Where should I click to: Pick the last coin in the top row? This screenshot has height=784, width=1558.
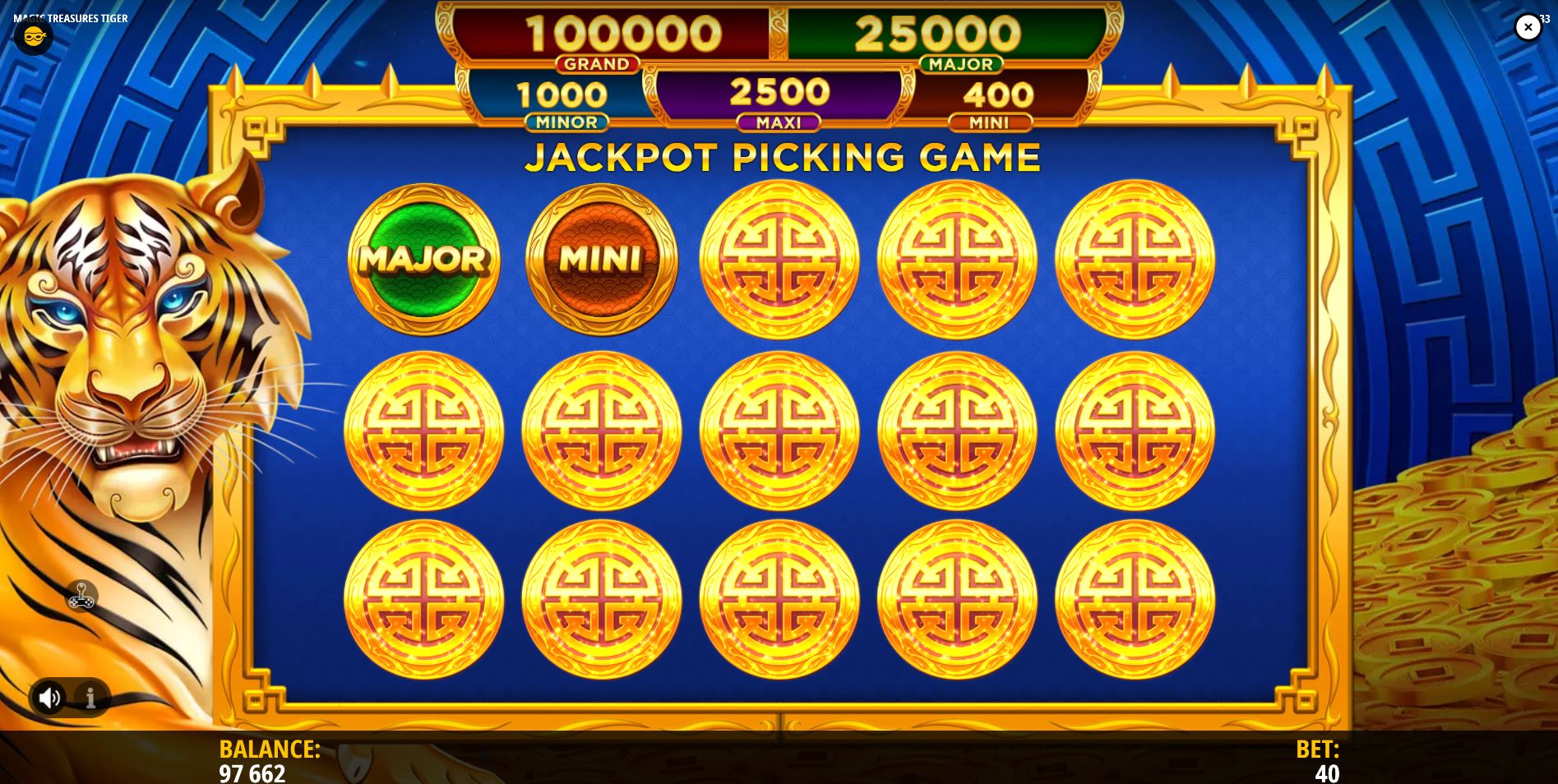1136,259
